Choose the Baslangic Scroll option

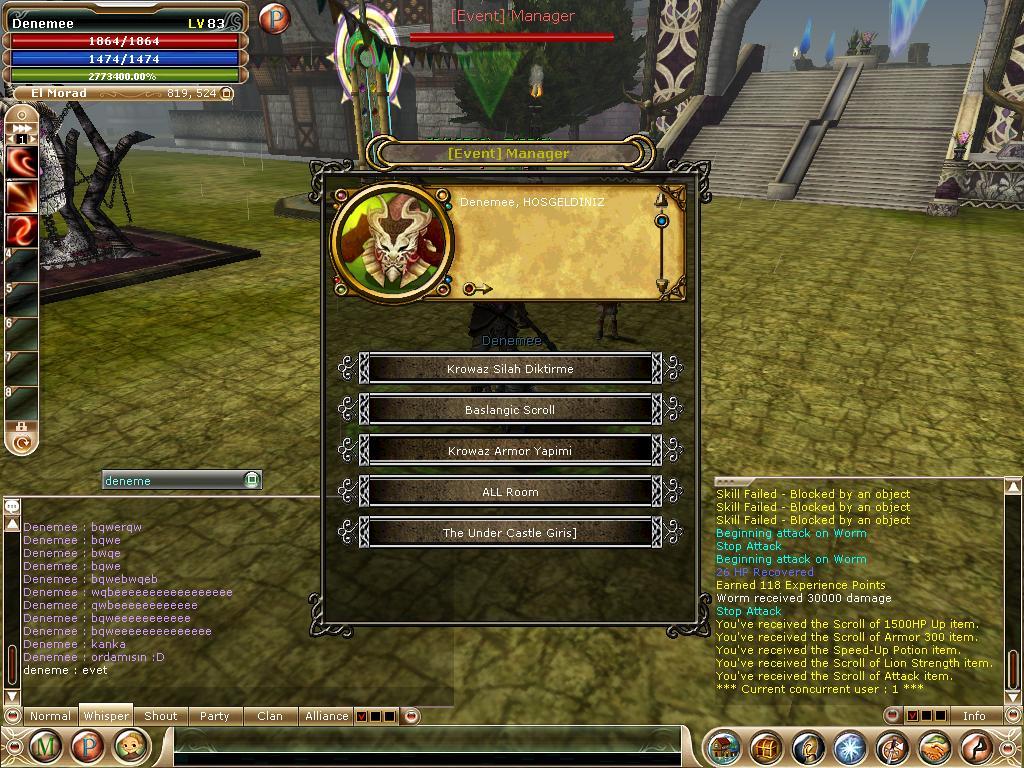point(510,410)
